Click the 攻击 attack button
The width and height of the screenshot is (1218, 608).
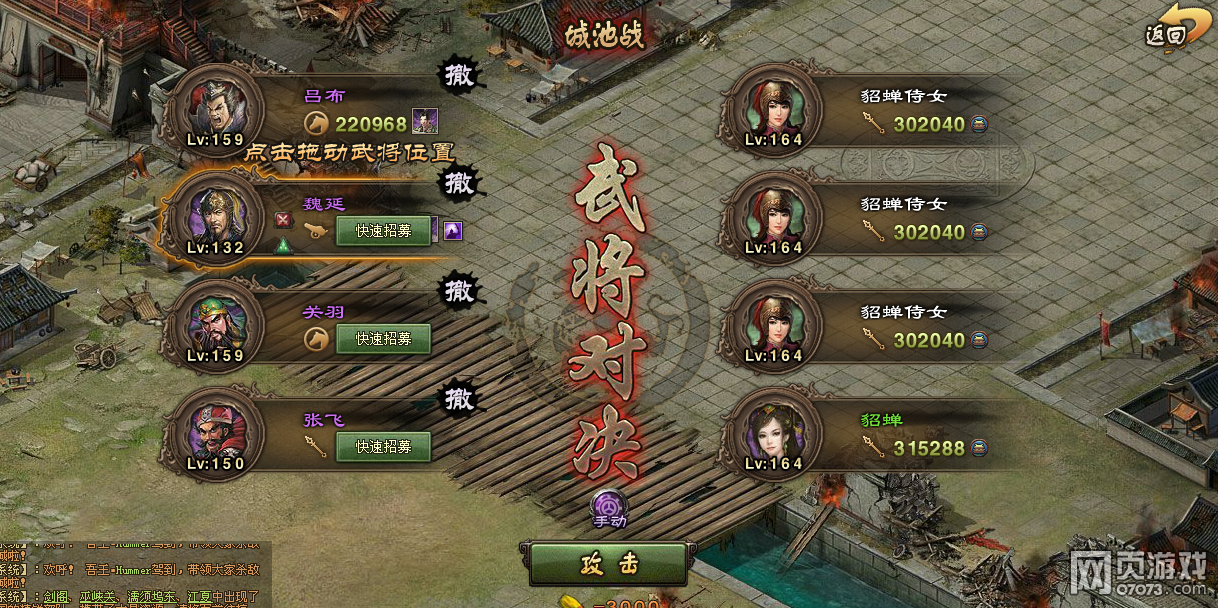click(x=608, y=564)
